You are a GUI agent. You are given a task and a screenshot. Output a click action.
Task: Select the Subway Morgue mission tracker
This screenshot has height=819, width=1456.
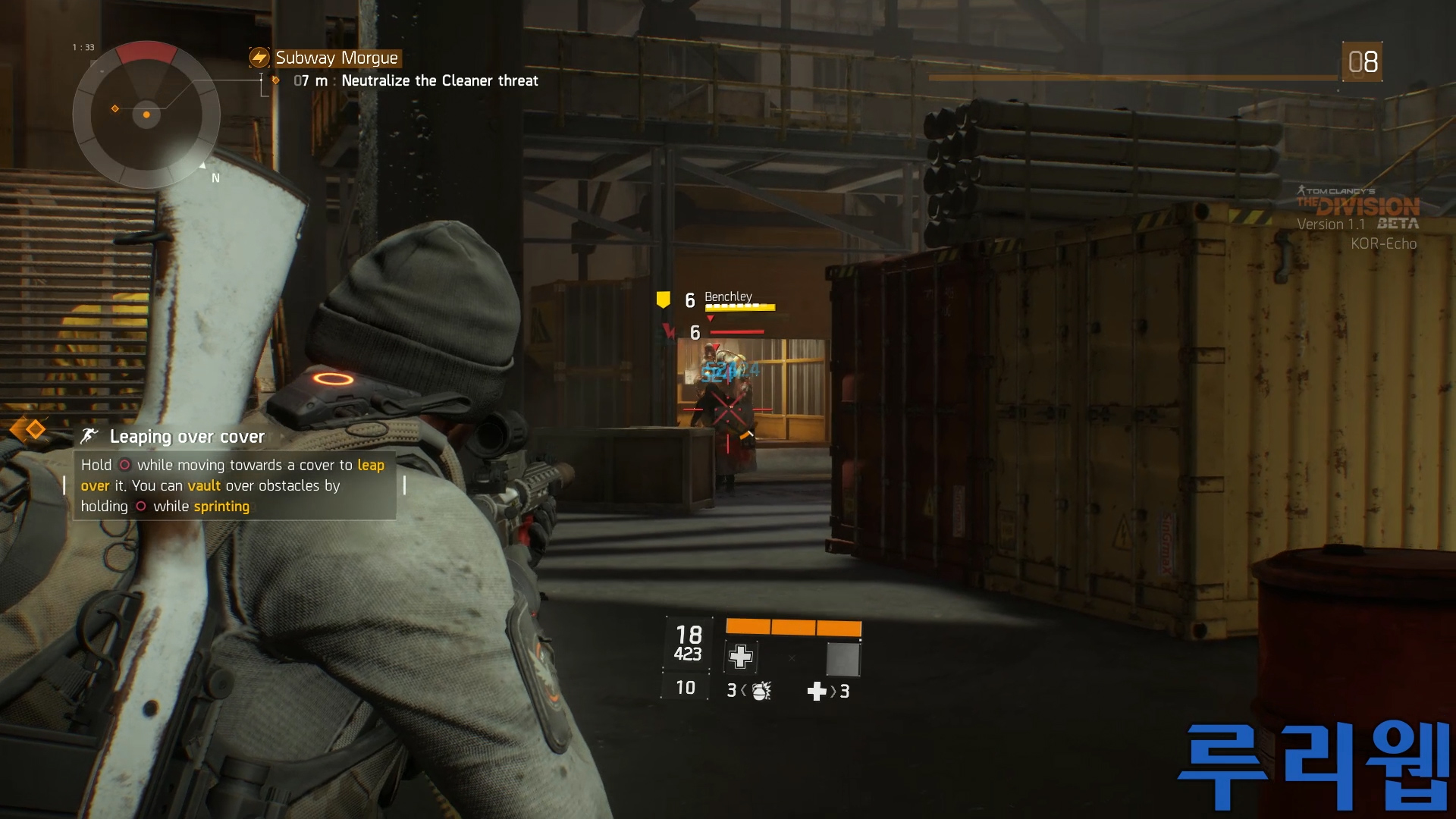(x=336, y=58)
